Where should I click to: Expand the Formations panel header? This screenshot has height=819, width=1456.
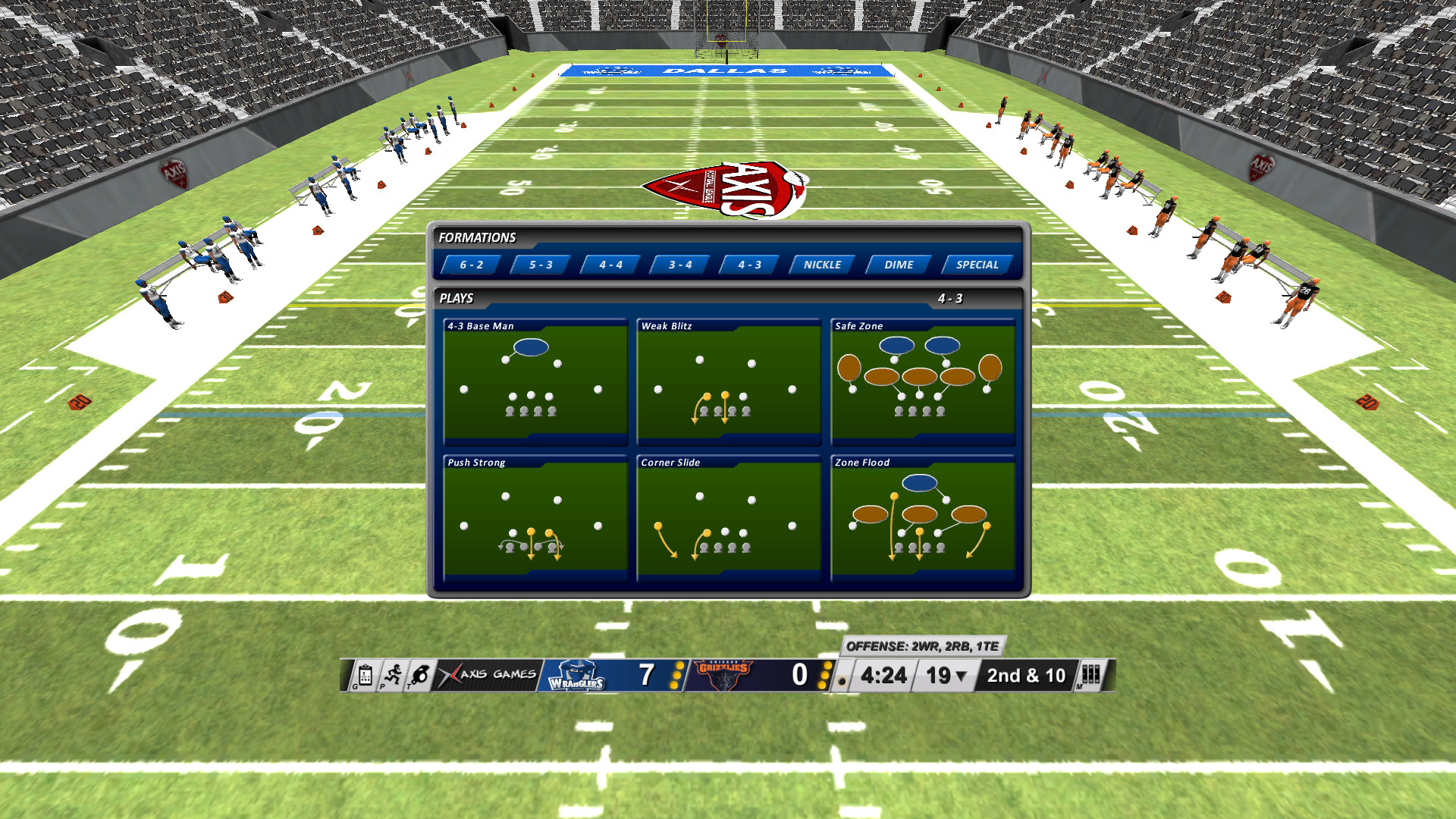tap(476, 237)
